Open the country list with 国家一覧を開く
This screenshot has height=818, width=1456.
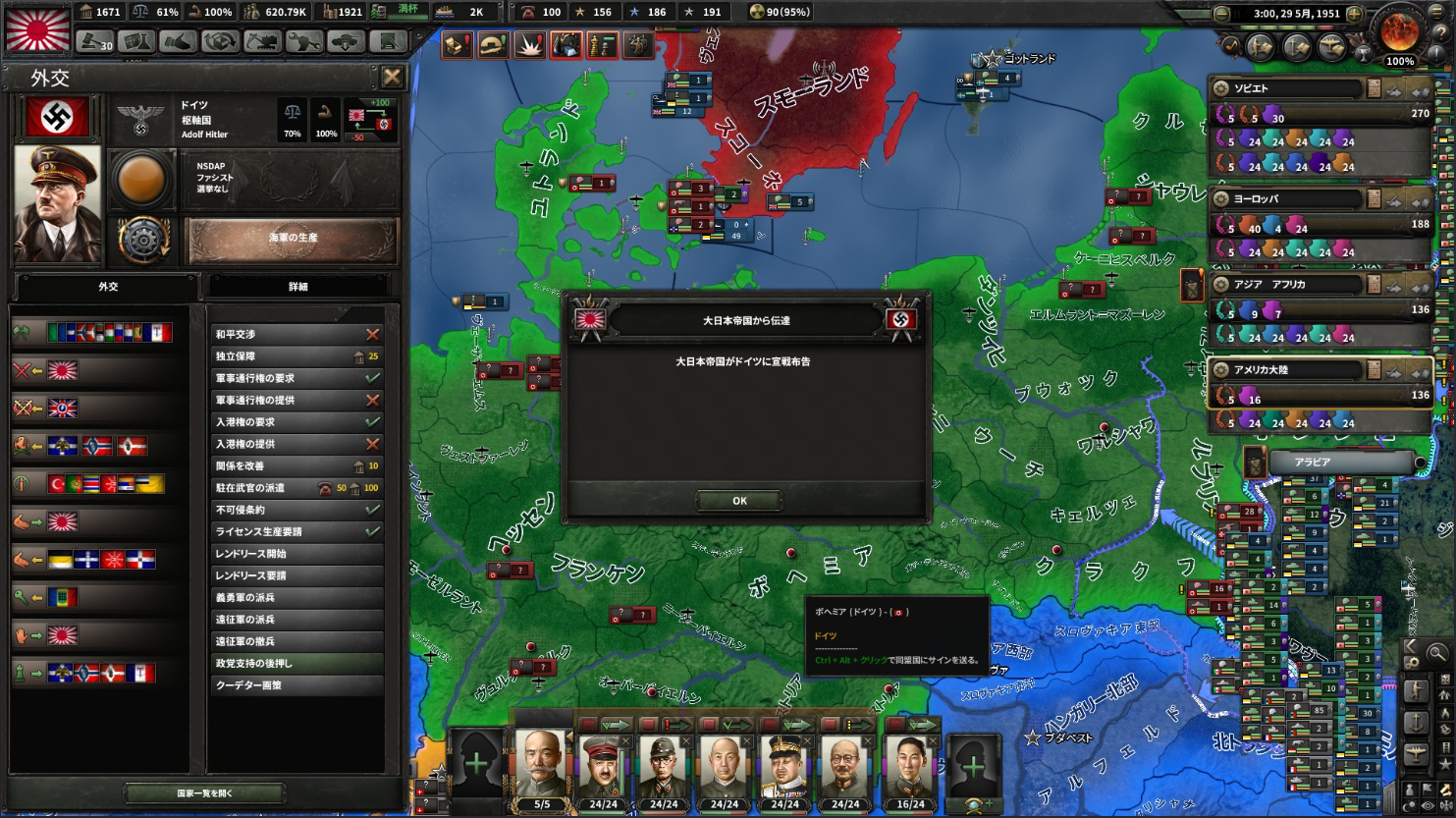205,792
